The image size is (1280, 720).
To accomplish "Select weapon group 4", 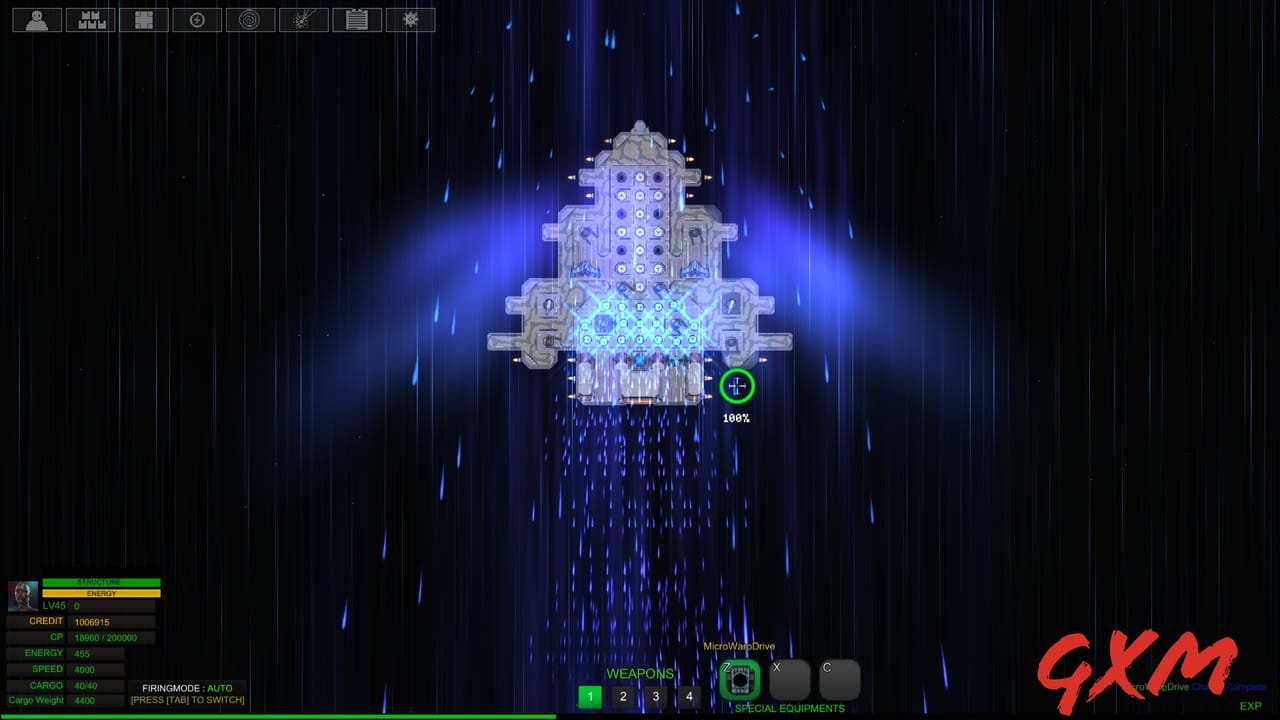I will point(689,696).
